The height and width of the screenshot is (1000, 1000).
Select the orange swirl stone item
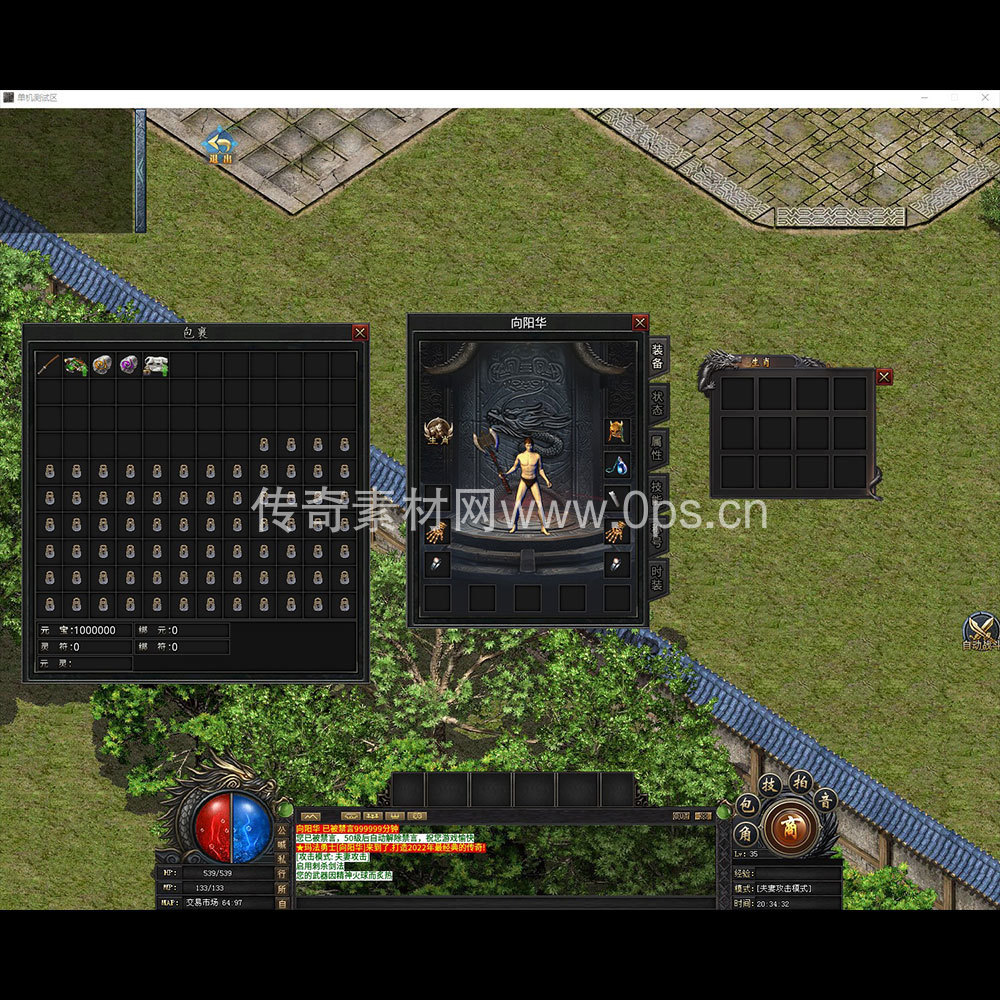pyautogui.click(x=102, y=365)
